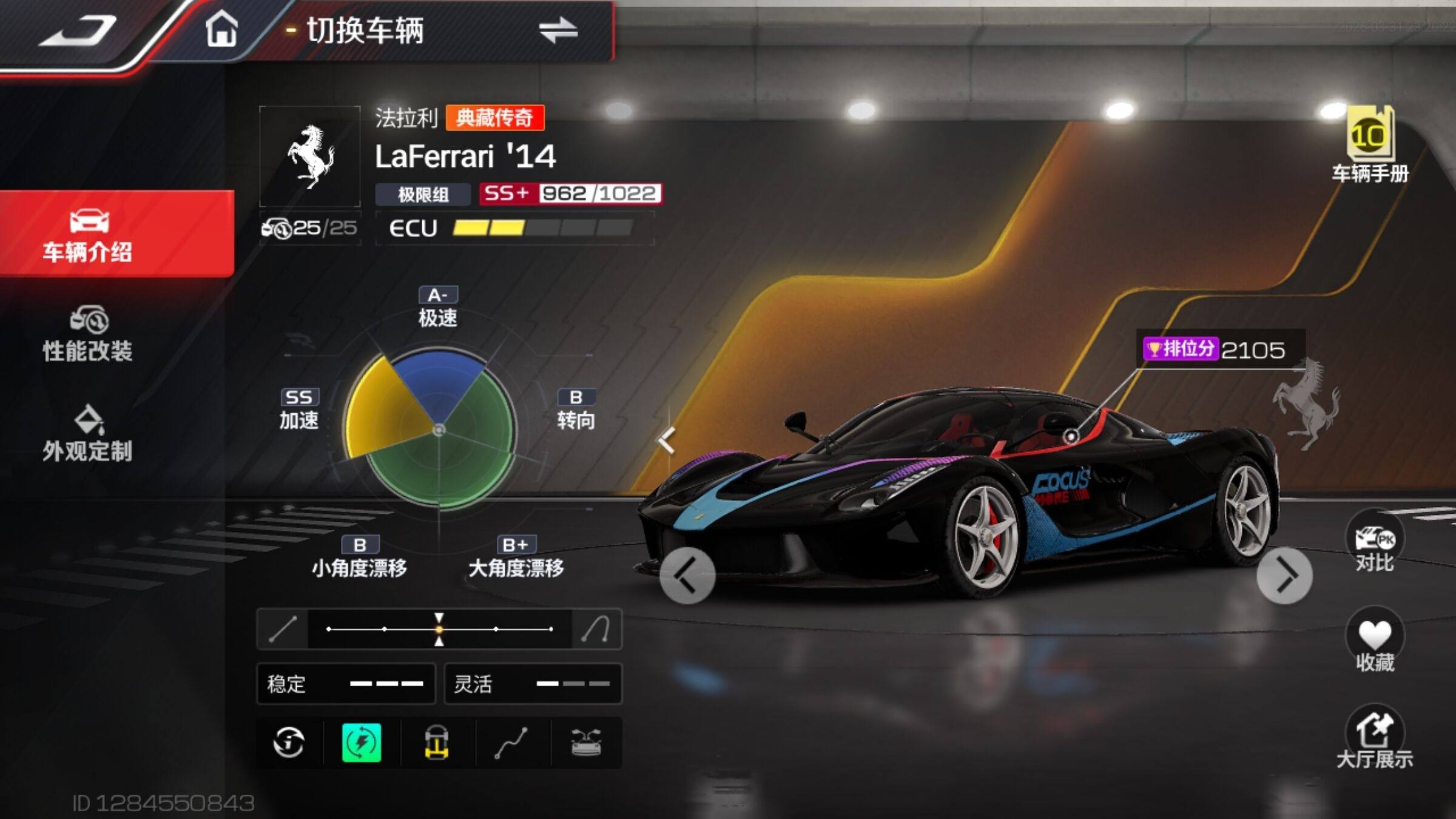The width and height of the screenshot is (1456, 819).
Task: Open the 对比 compare function
Action: [x=1375, y=543]
